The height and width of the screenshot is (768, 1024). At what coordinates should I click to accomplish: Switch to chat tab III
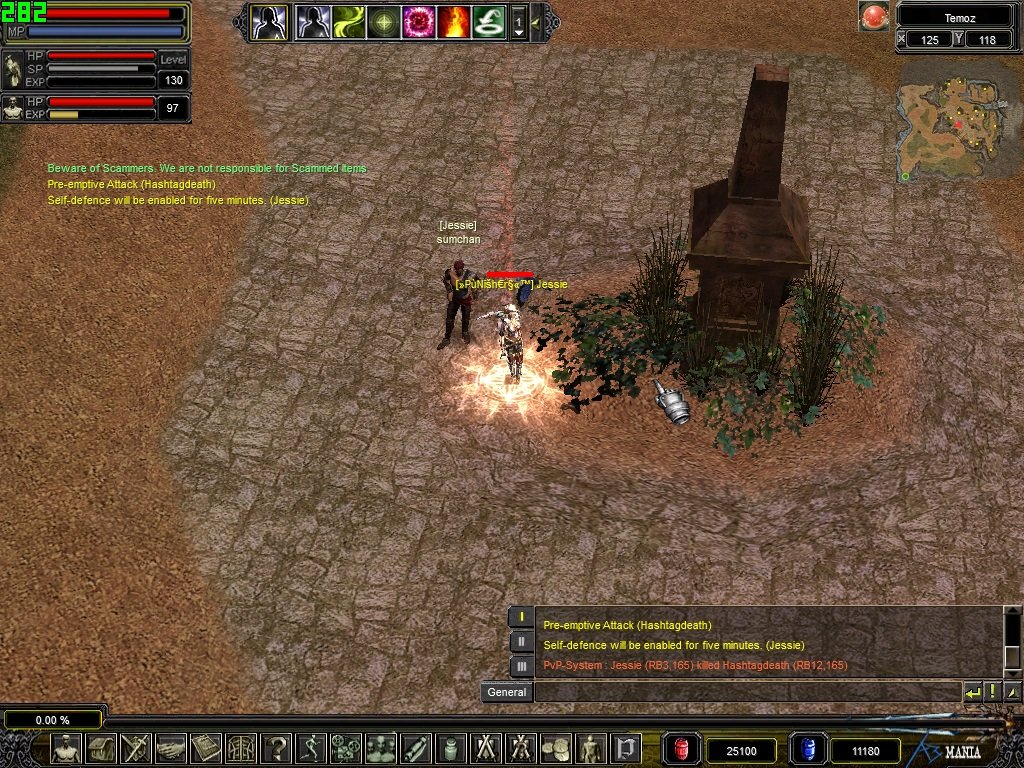point(521,665)
